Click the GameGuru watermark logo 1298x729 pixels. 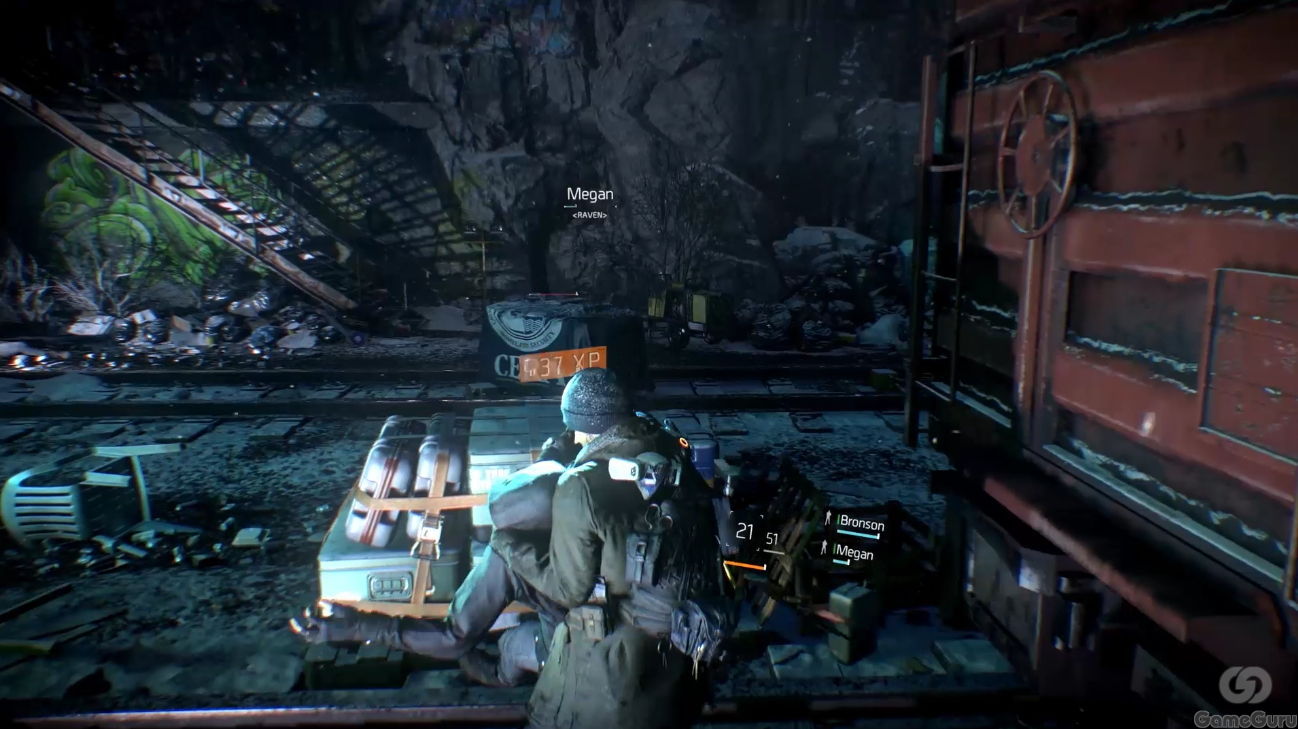point(1244,693)
